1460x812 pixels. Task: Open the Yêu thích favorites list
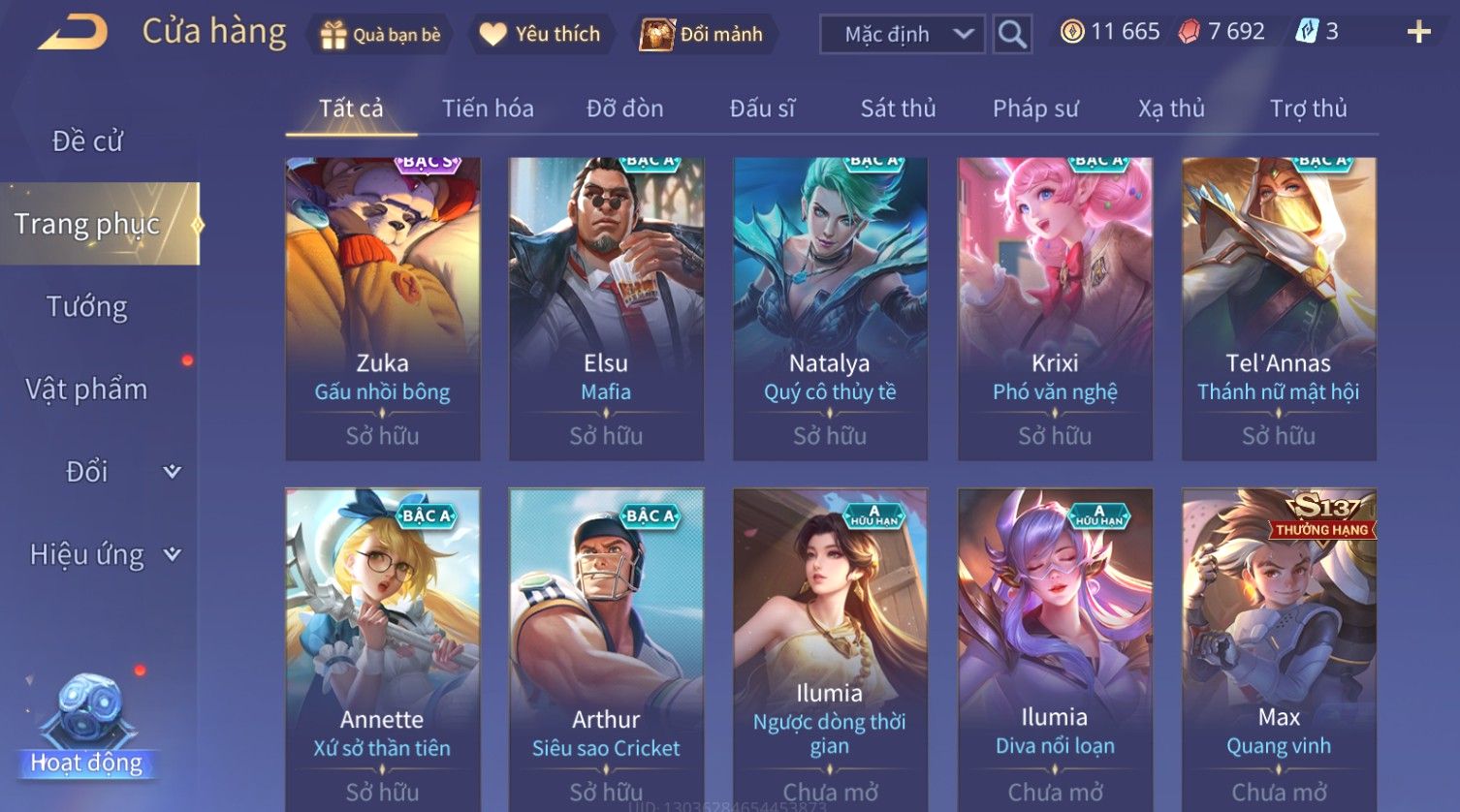[x=540, y=35]
